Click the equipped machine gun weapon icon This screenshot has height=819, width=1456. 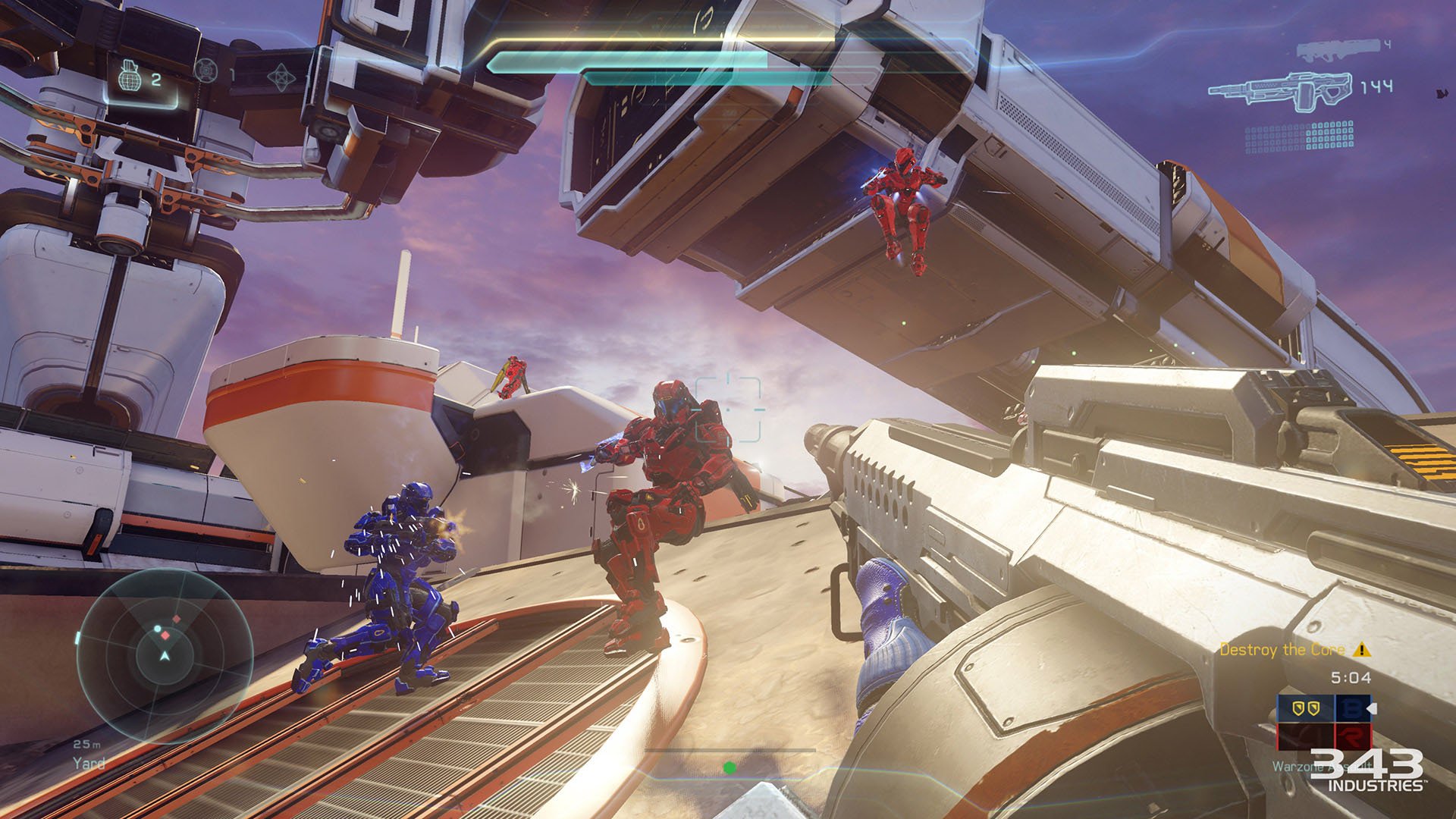[1280, 92]
